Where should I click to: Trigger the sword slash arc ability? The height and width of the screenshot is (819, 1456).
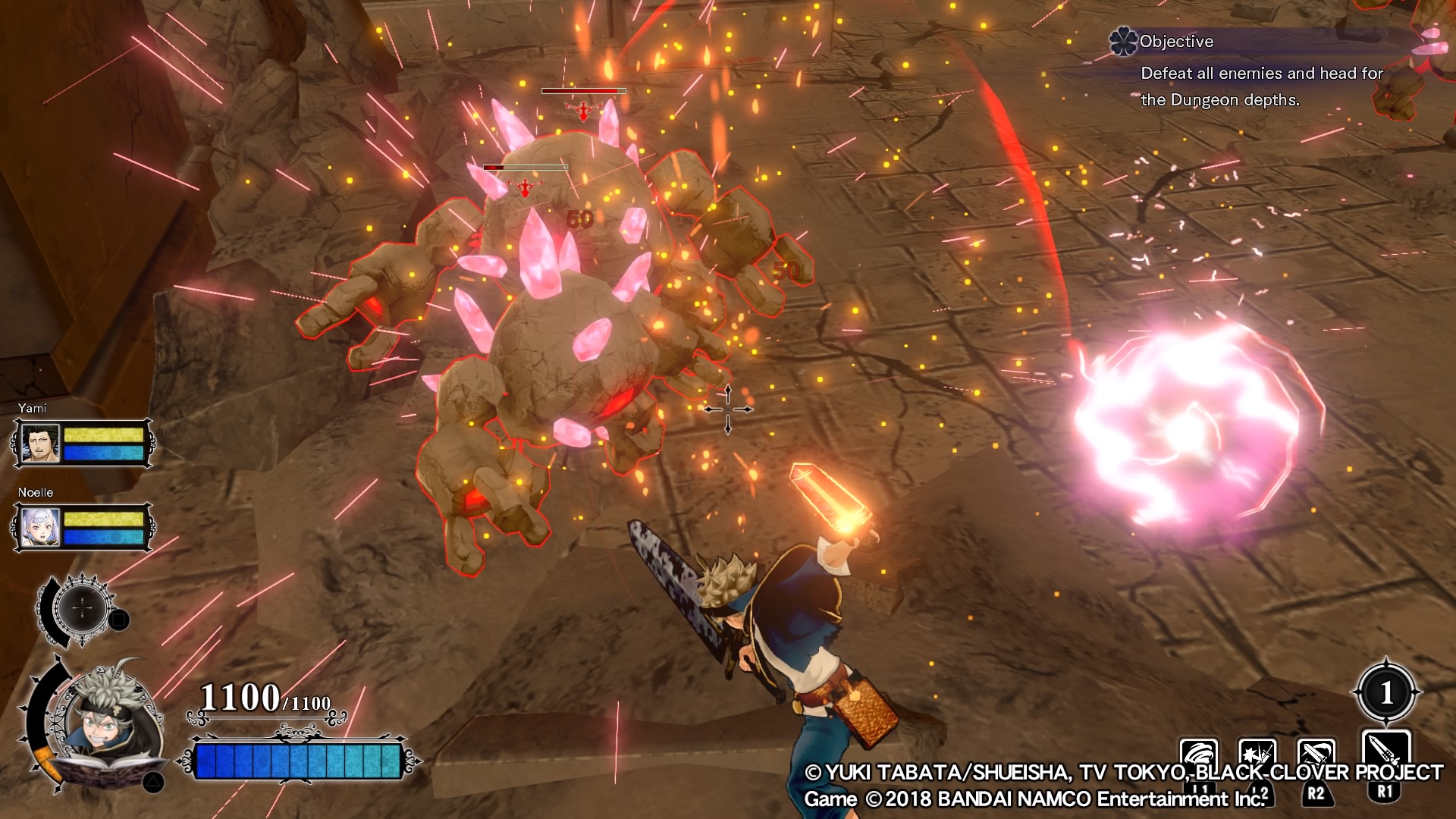(x=1316, y=757)
